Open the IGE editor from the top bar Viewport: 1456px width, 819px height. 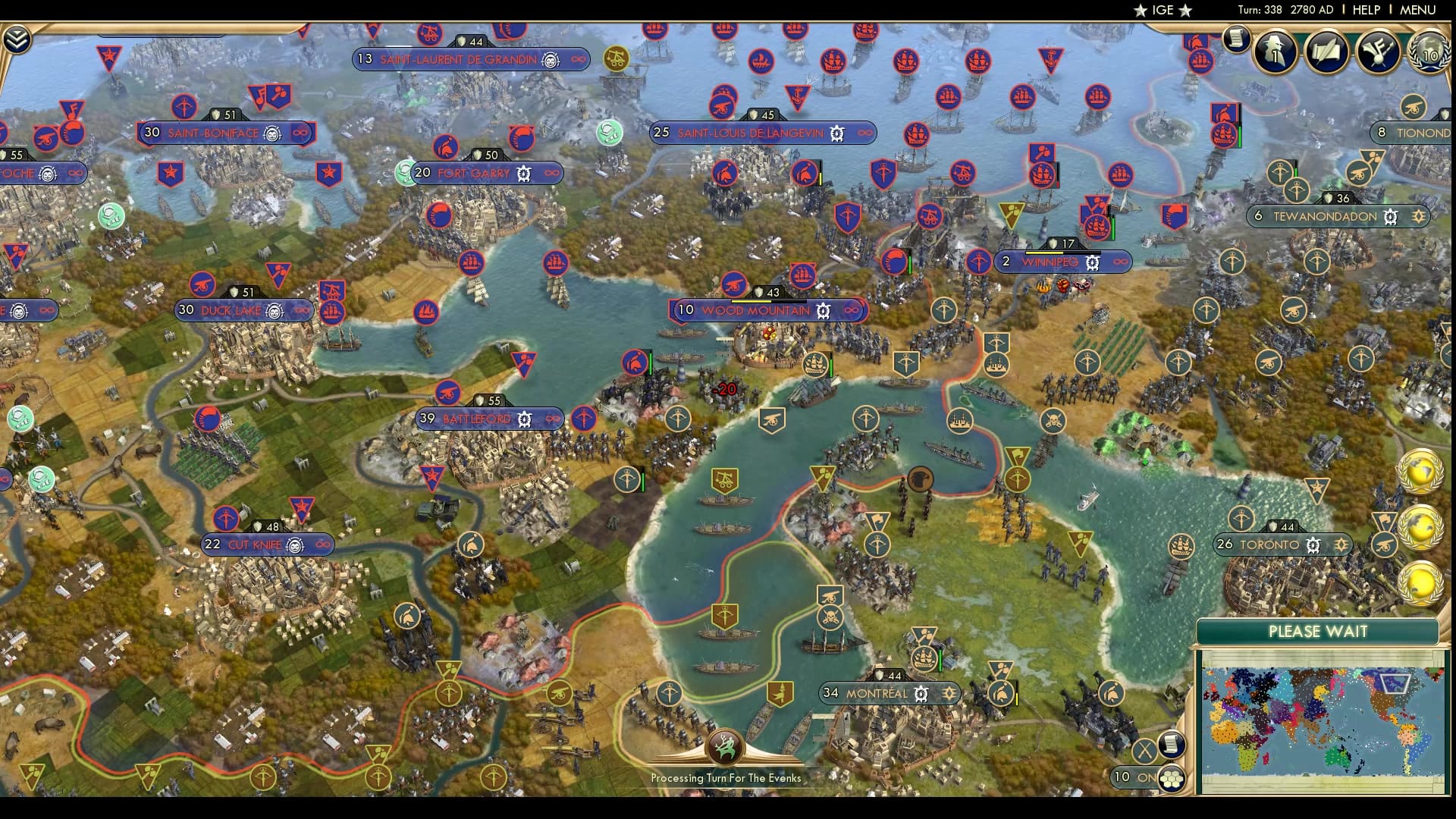pyautogui.click(x=1162, y=10)
